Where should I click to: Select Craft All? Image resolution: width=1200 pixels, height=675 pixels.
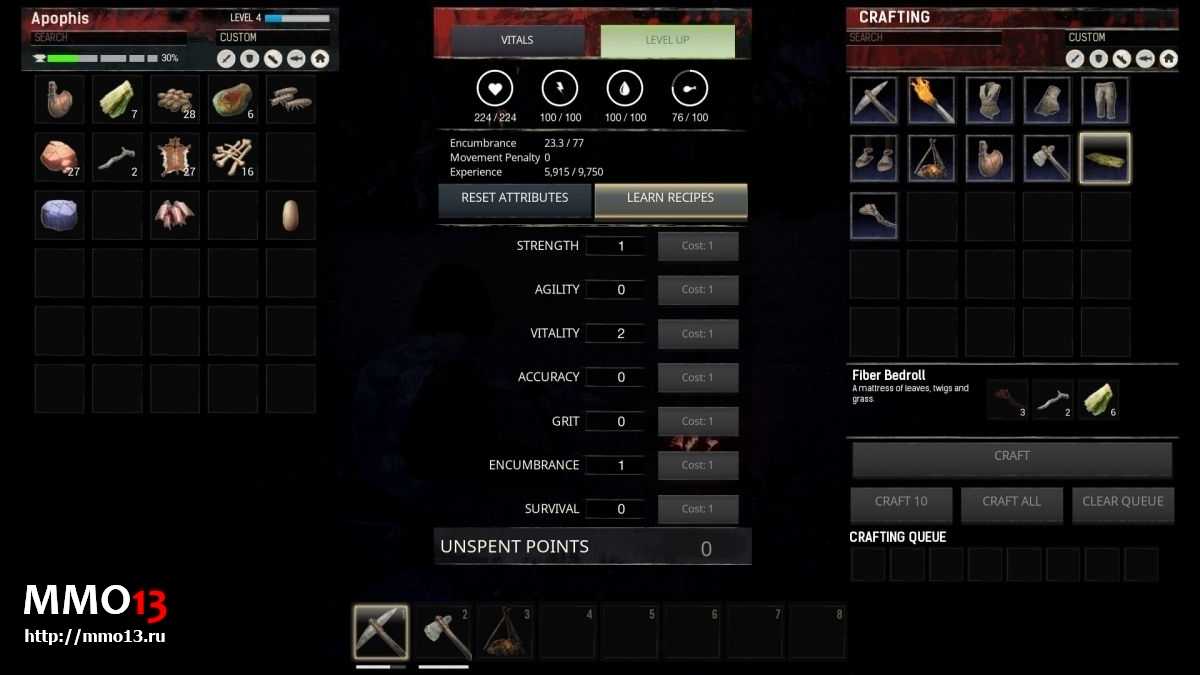click(1011, 502)
